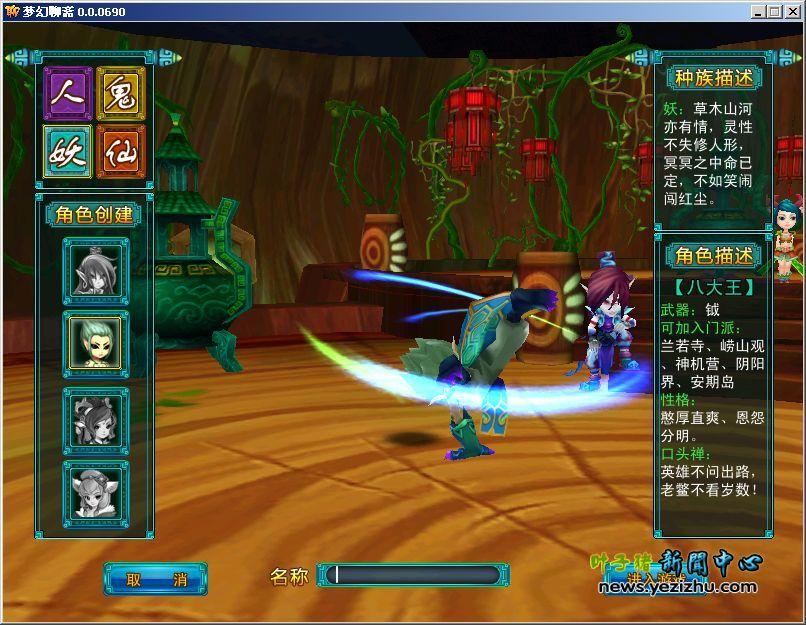
Task: Focus the 名称 name input field
Action: (x=415, y=575)
